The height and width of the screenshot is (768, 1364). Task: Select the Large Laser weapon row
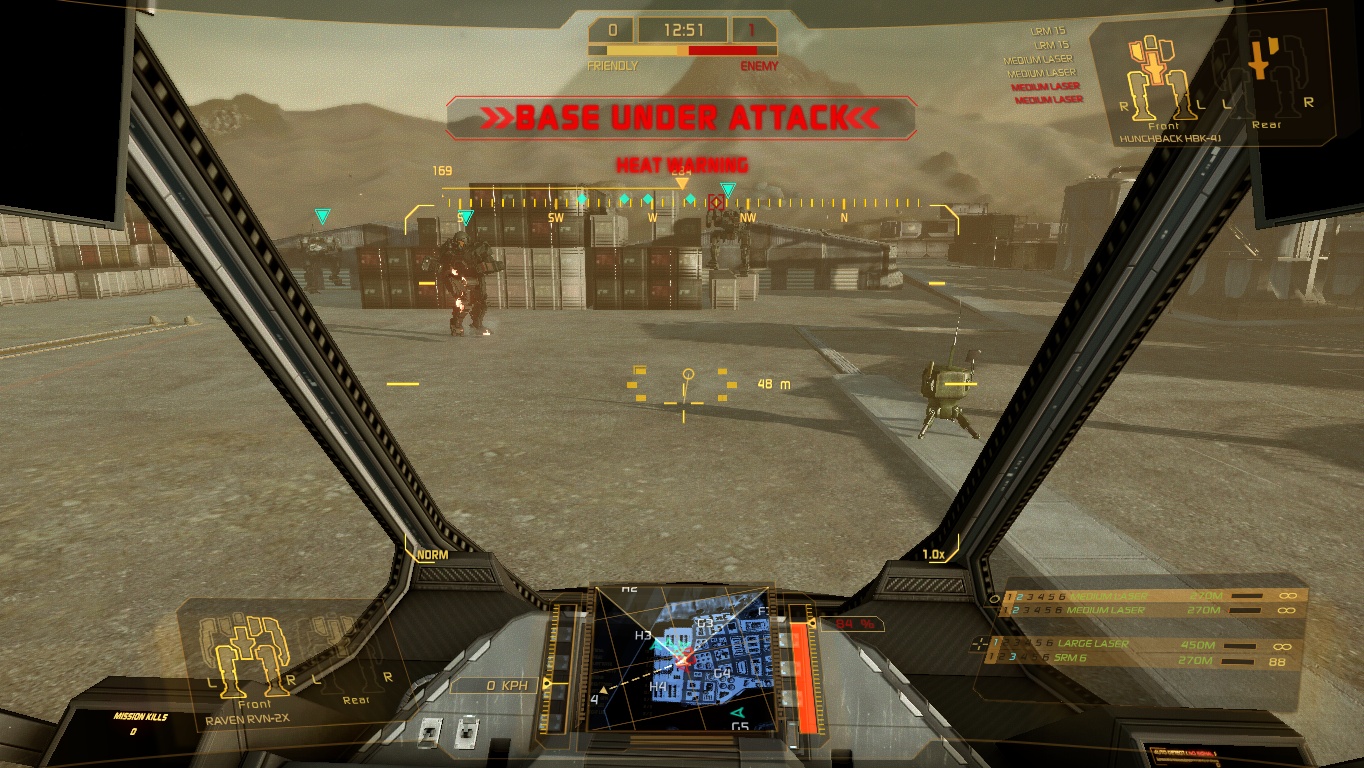pyautogui.click(x=1140, y=644)
